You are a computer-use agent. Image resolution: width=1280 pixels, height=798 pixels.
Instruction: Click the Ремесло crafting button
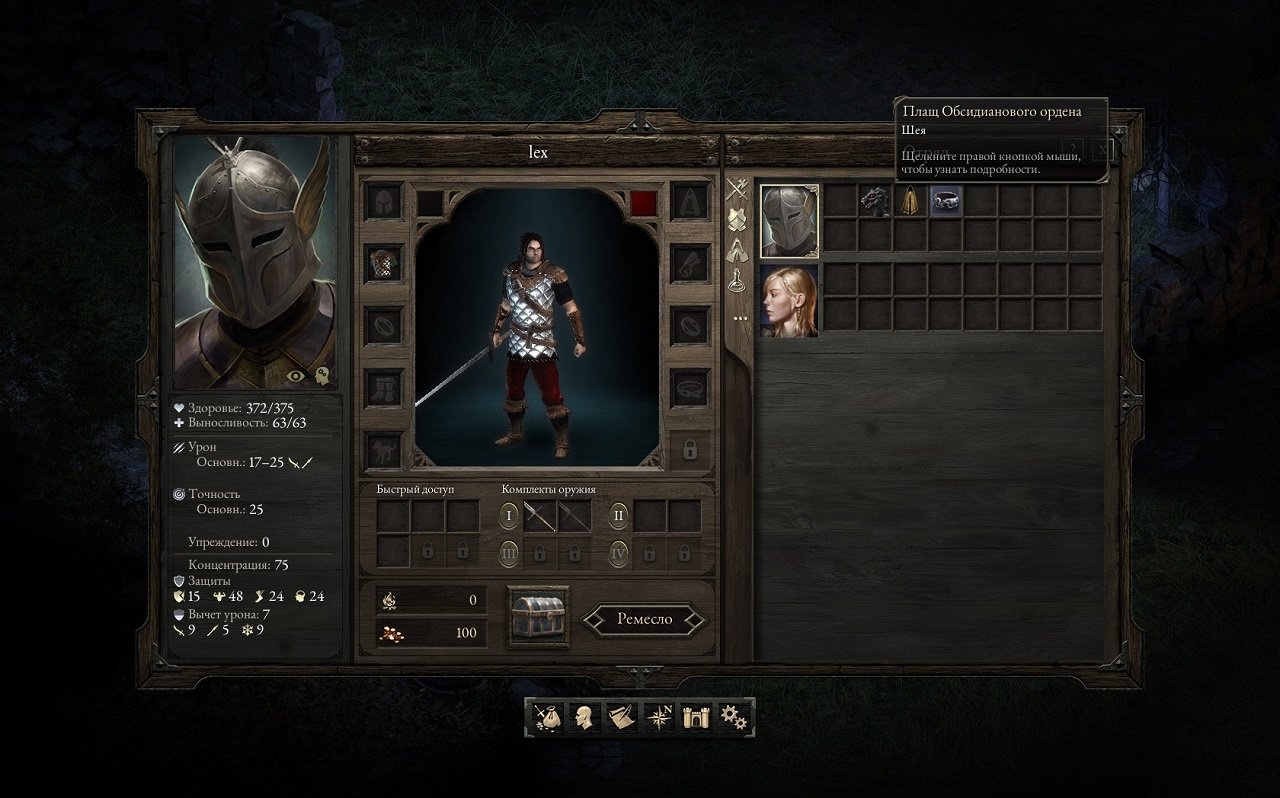[644, 618]
